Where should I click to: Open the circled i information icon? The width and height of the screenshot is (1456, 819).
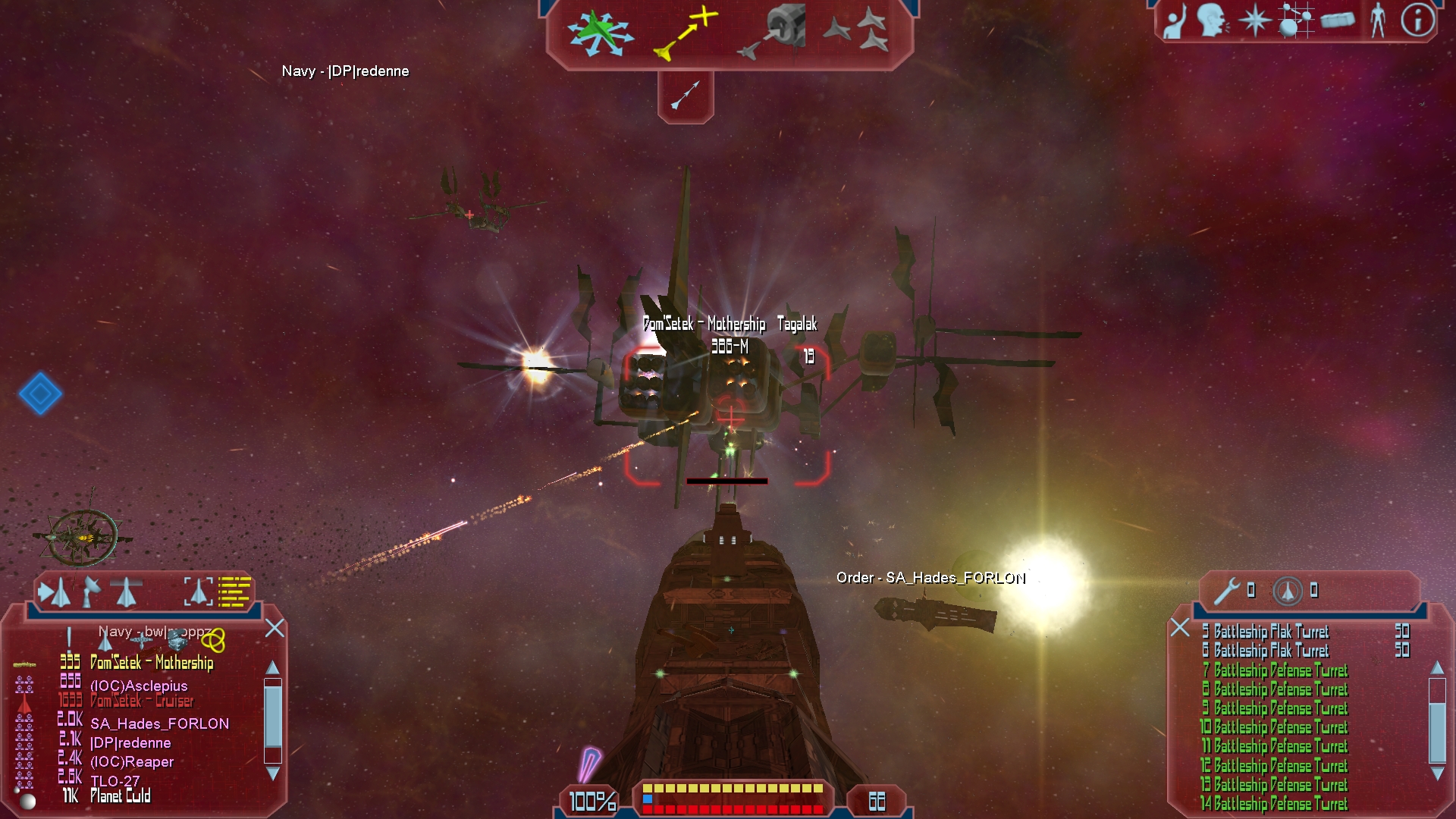[x=1417, y=20]
